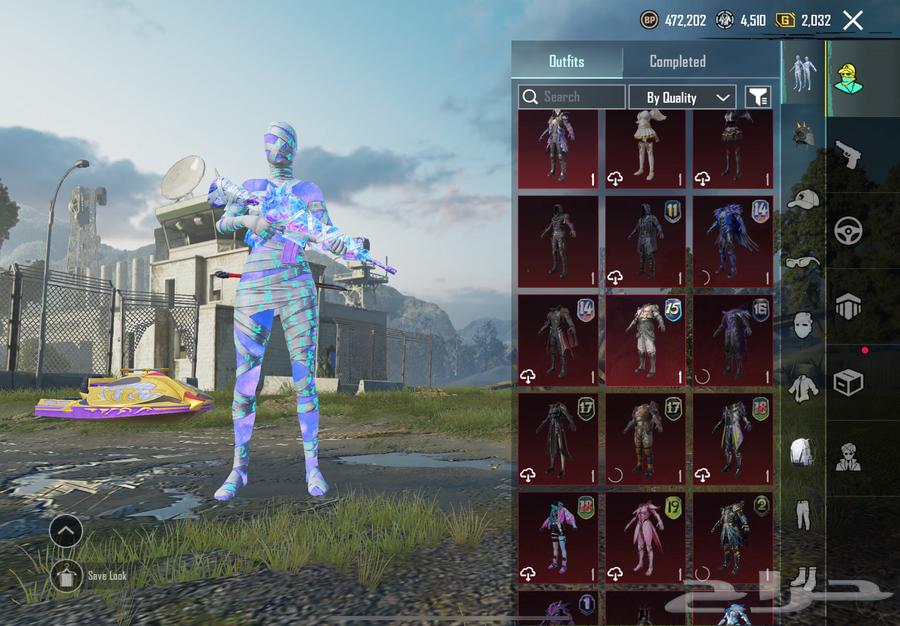Click the outfit Search field
900x626 pixels.
click(572, 97)
